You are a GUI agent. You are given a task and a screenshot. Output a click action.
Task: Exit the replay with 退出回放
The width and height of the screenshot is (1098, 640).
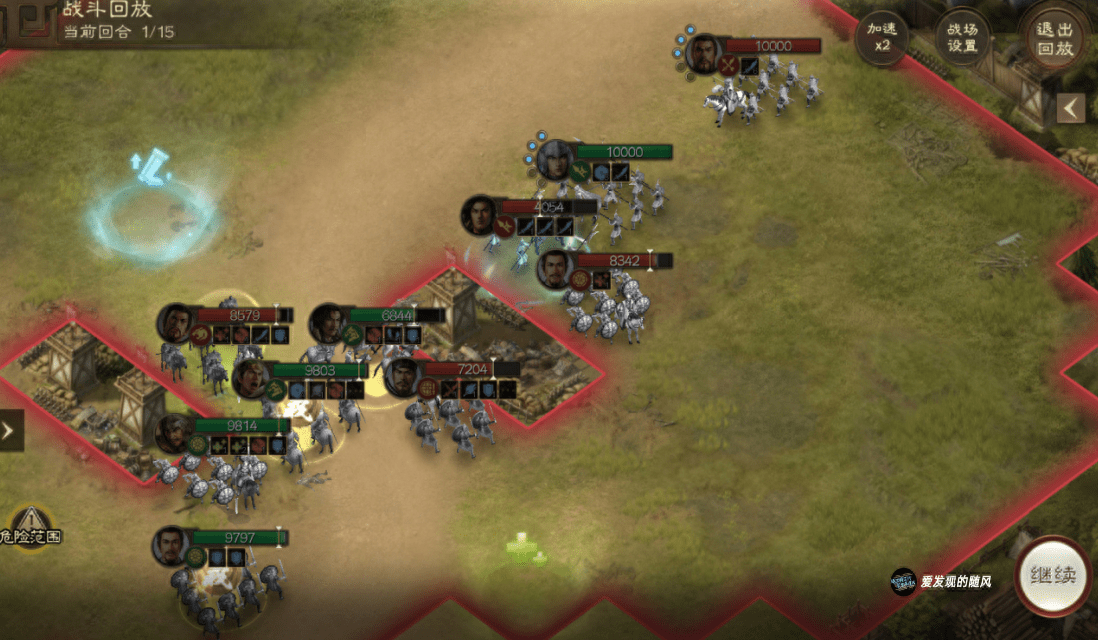pyautogui.click(x=1056, y=40)
